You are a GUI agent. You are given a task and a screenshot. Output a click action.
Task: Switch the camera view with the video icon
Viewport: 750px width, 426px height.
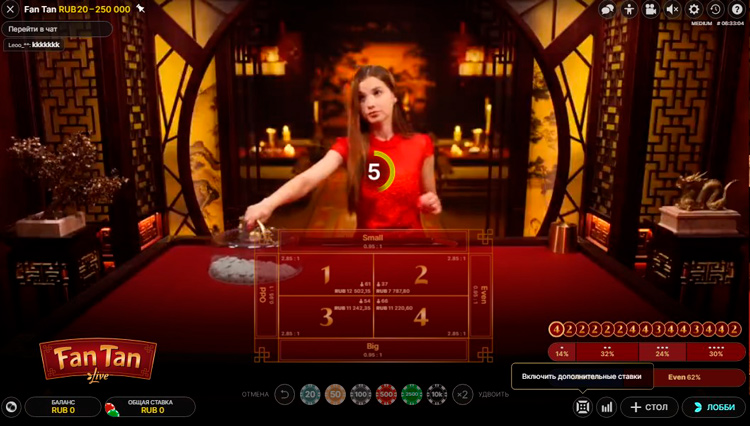[650, 9]
